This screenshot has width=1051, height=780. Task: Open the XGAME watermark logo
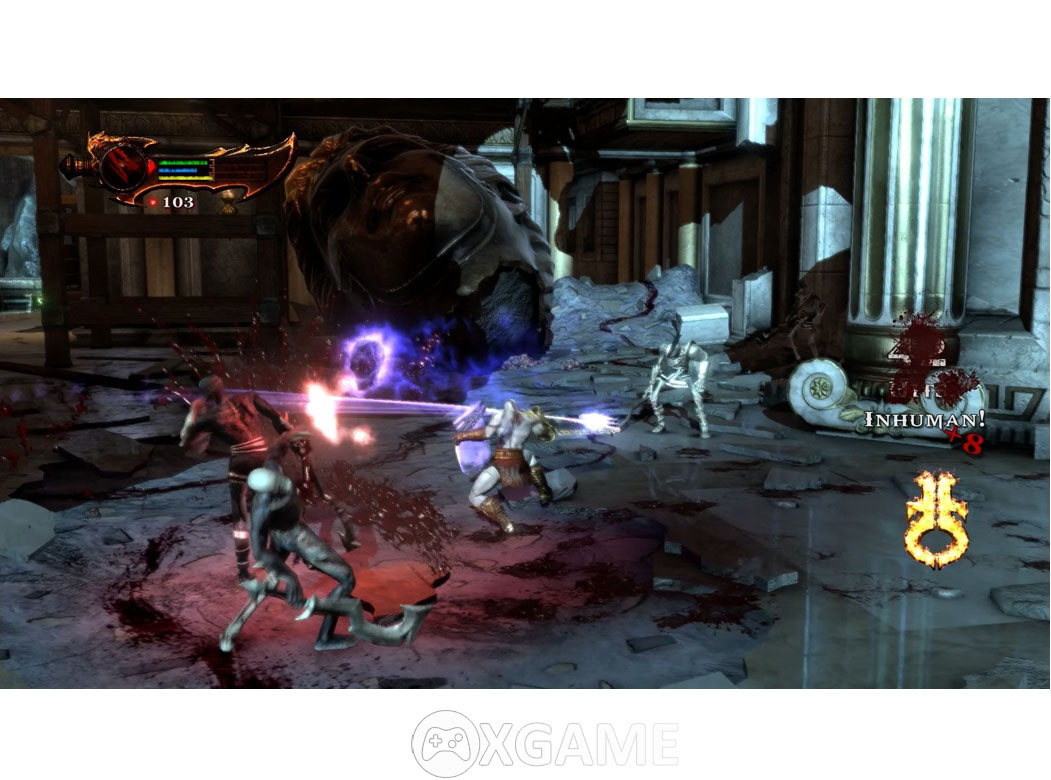click(x=545, y=744)
